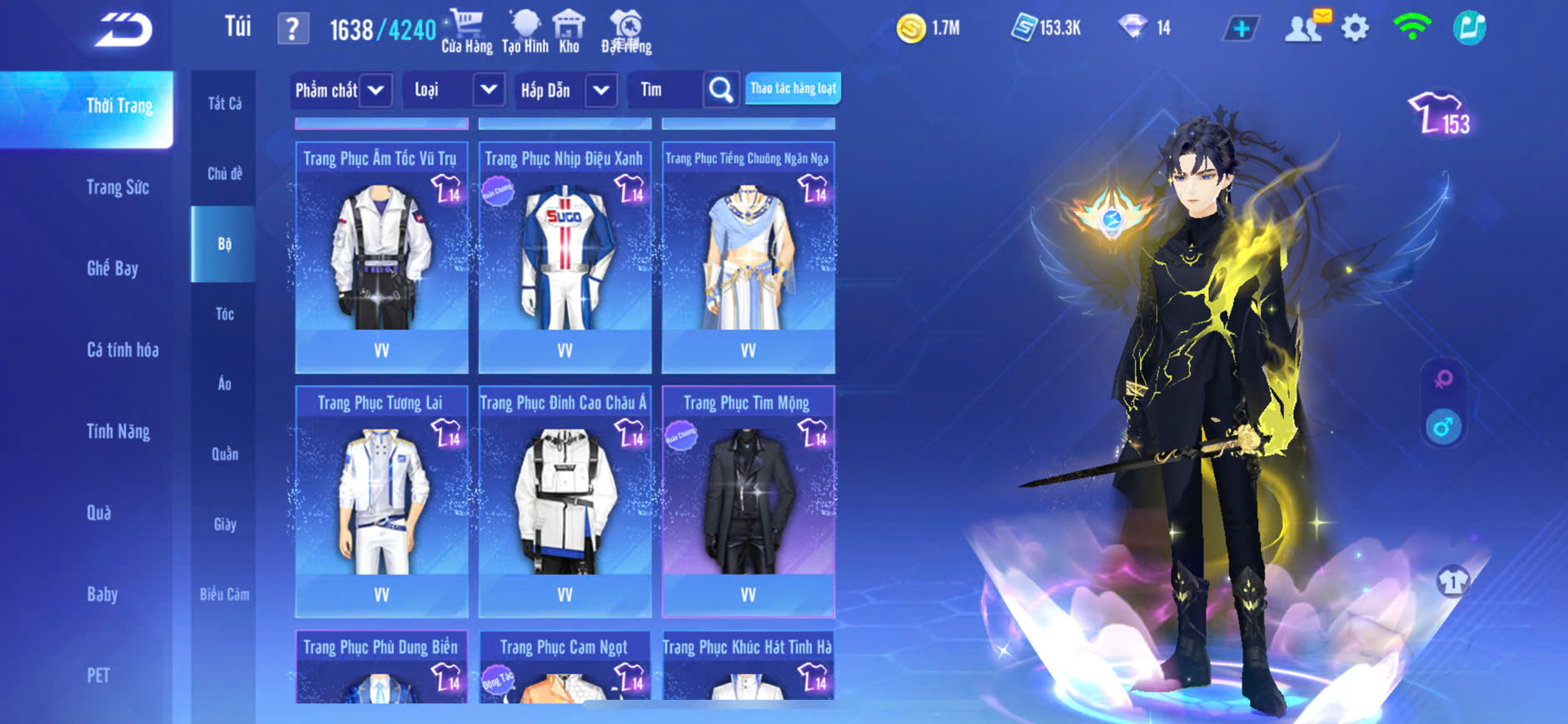This screenshot has width=1568, height=724.
Task: Go back using the top-left arrow
Action: pos(123,31)
